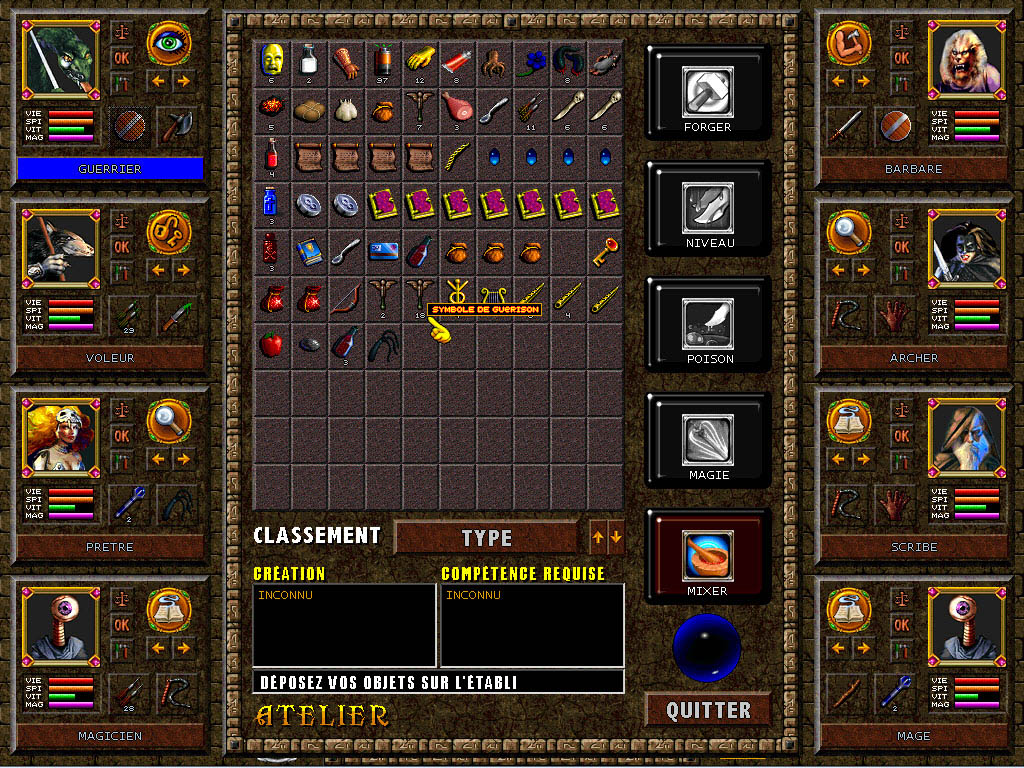Leave the workshop with Quitter

pyautogui.click(x=708, y=710)
